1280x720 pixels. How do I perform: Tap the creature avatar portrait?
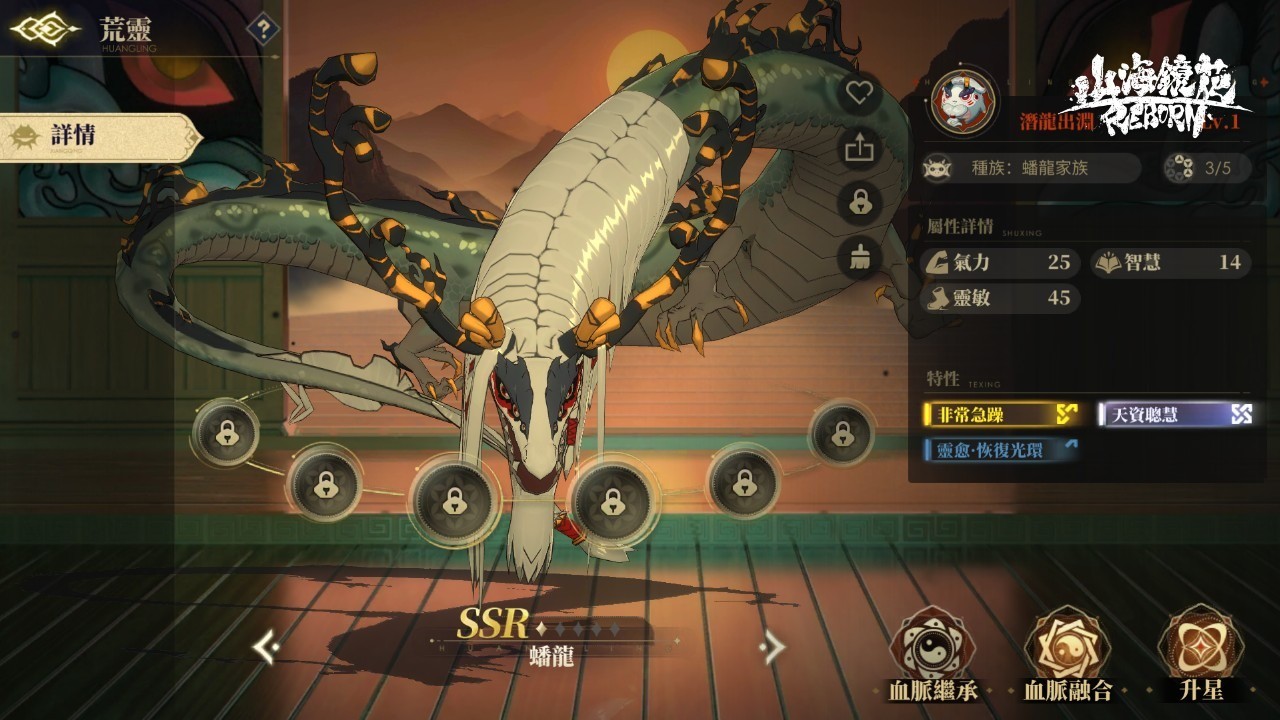point(962,100)
